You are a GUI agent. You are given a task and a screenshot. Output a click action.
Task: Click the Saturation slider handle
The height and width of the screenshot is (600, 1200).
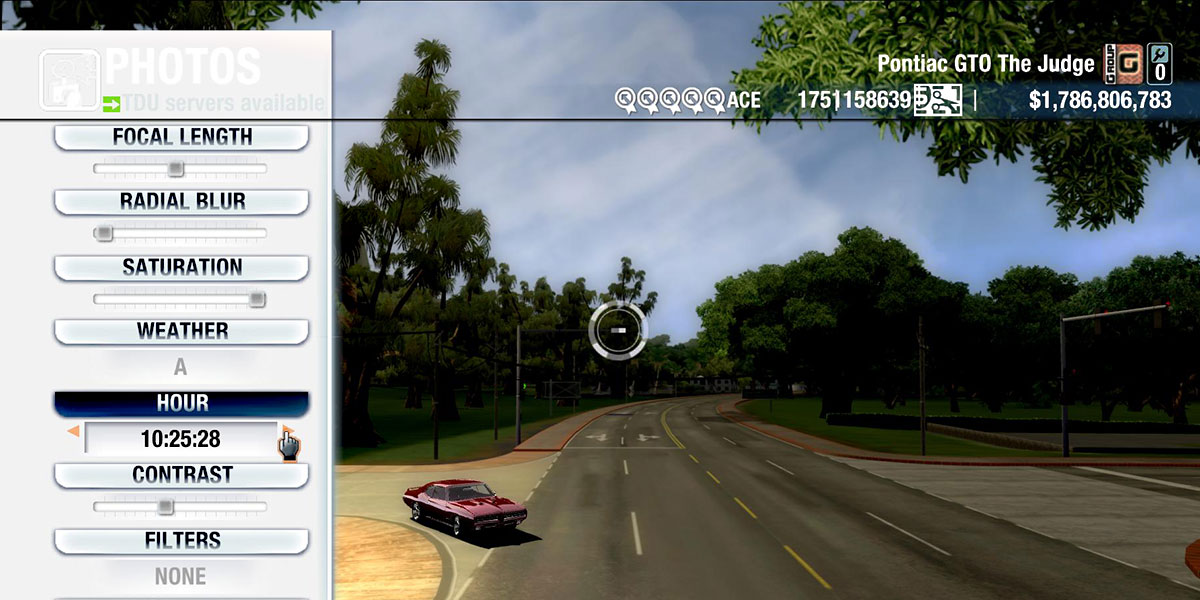tap(257, 298)
